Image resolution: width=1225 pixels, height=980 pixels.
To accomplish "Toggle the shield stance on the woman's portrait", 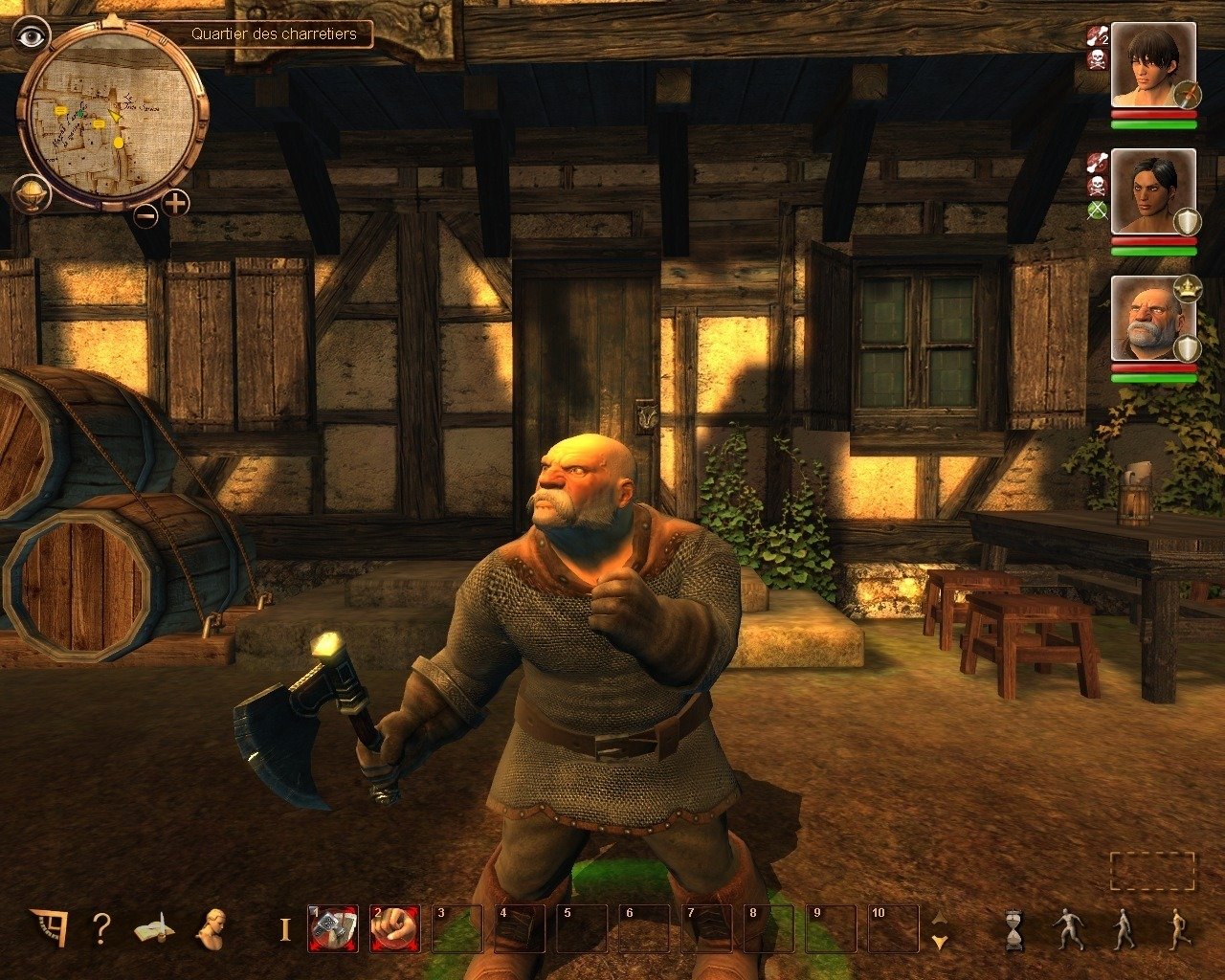I will pyautogui.click(x=1188, y=222).
